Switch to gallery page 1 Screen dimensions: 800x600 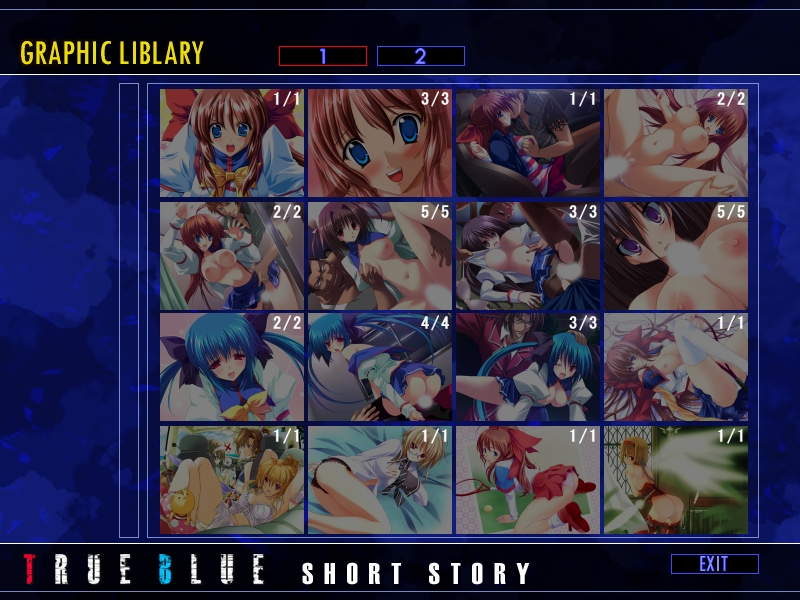coord(322,56)
